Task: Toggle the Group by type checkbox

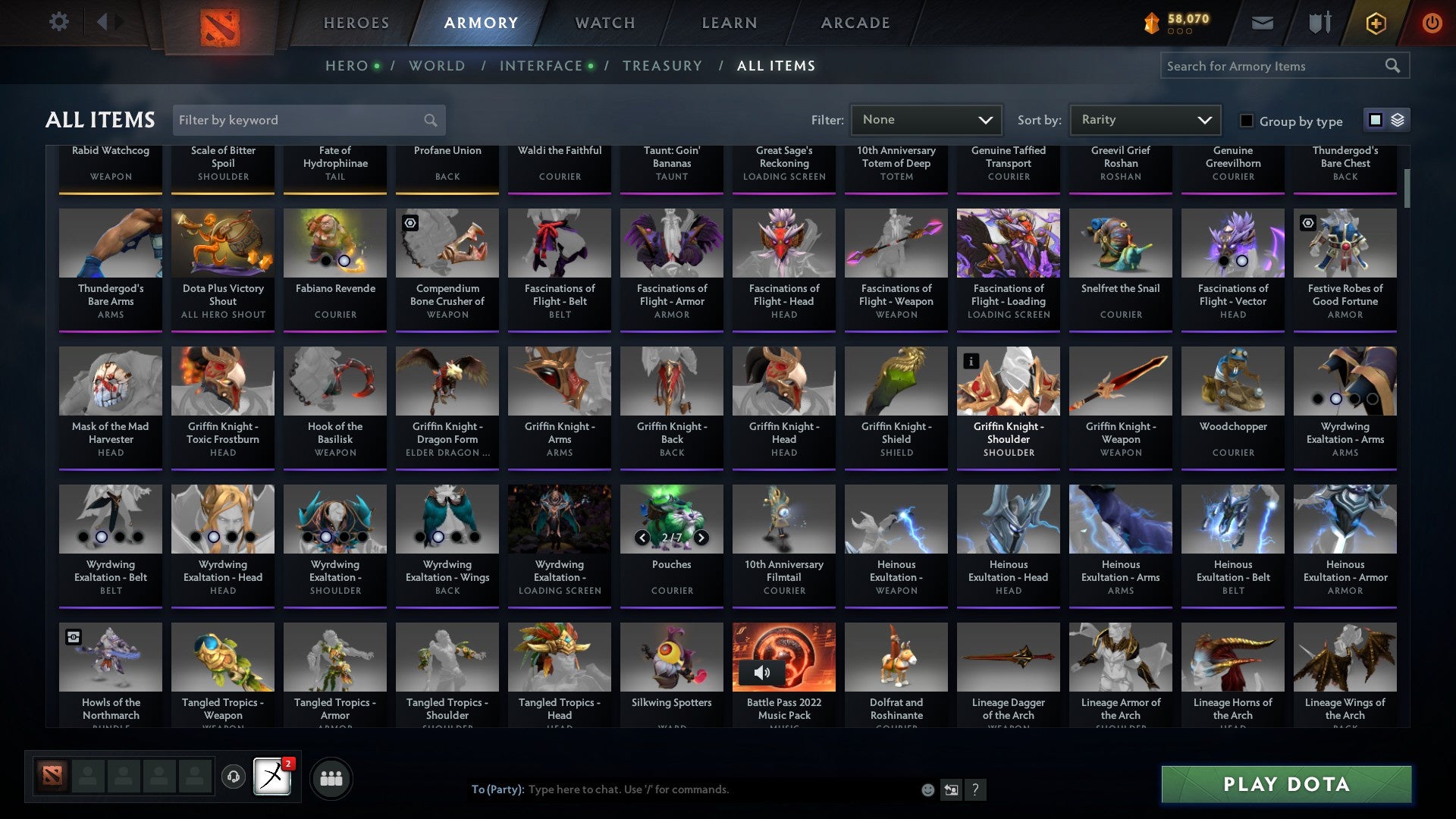Action: [1246, 121]
